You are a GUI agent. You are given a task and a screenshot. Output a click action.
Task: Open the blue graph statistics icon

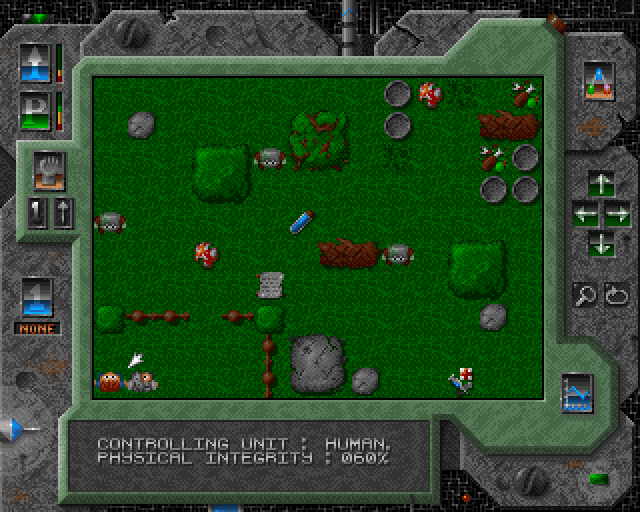pyautogui.click(x=576, y=393)
